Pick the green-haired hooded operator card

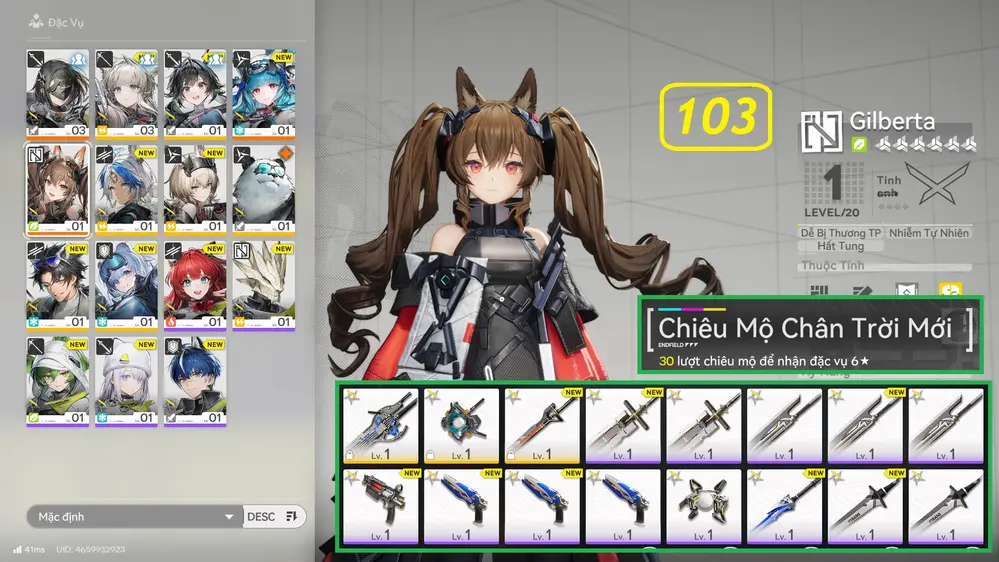(x=57, y=380)
